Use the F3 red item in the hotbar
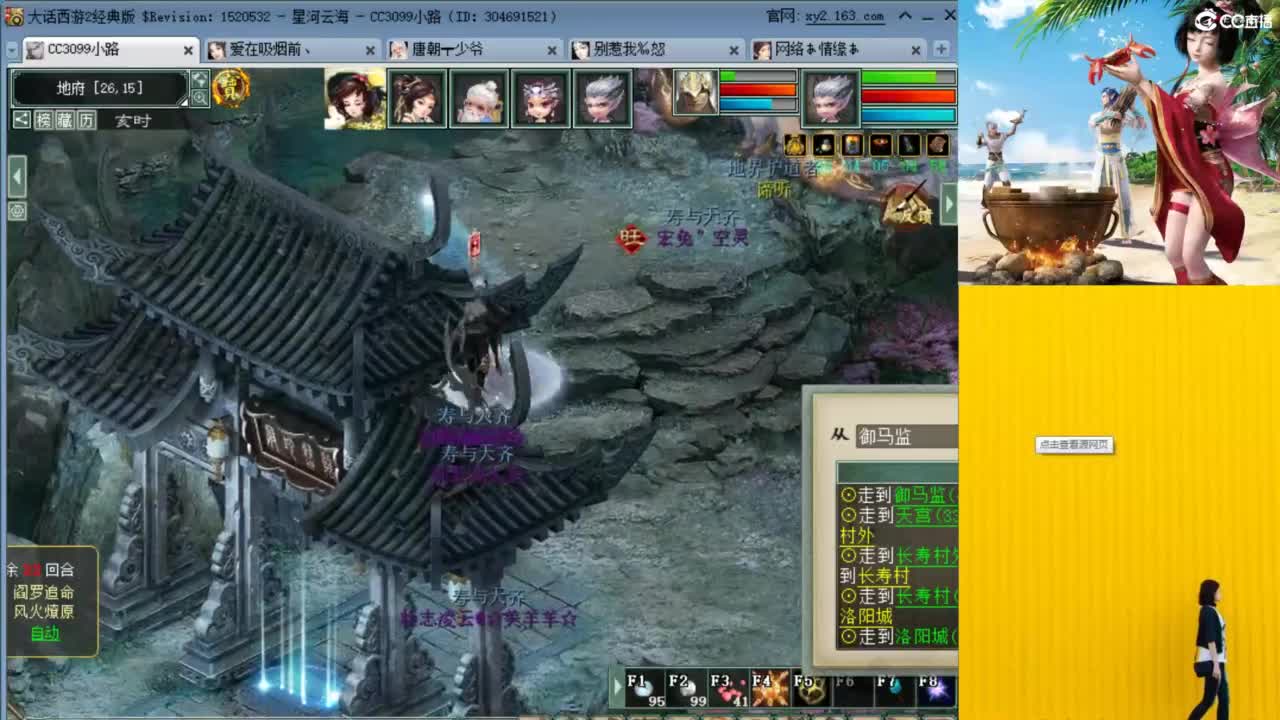 click(729, 687)
